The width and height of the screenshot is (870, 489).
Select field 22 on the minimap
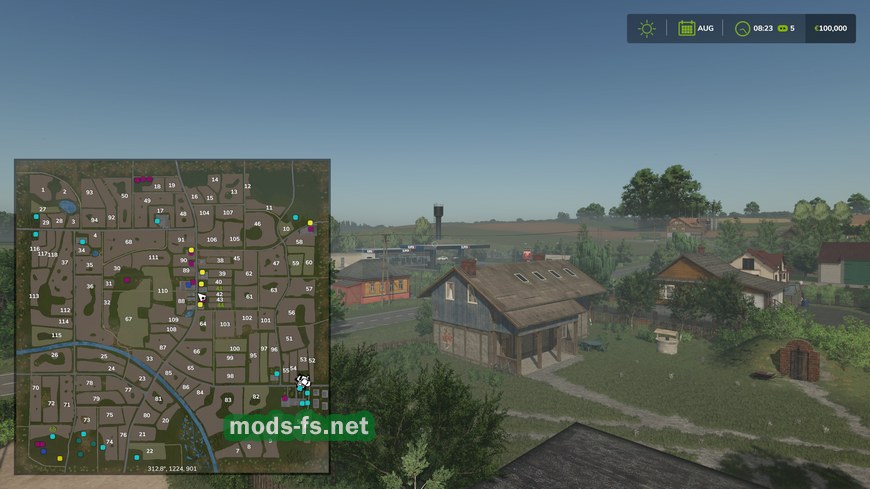(x=149, y=451)
